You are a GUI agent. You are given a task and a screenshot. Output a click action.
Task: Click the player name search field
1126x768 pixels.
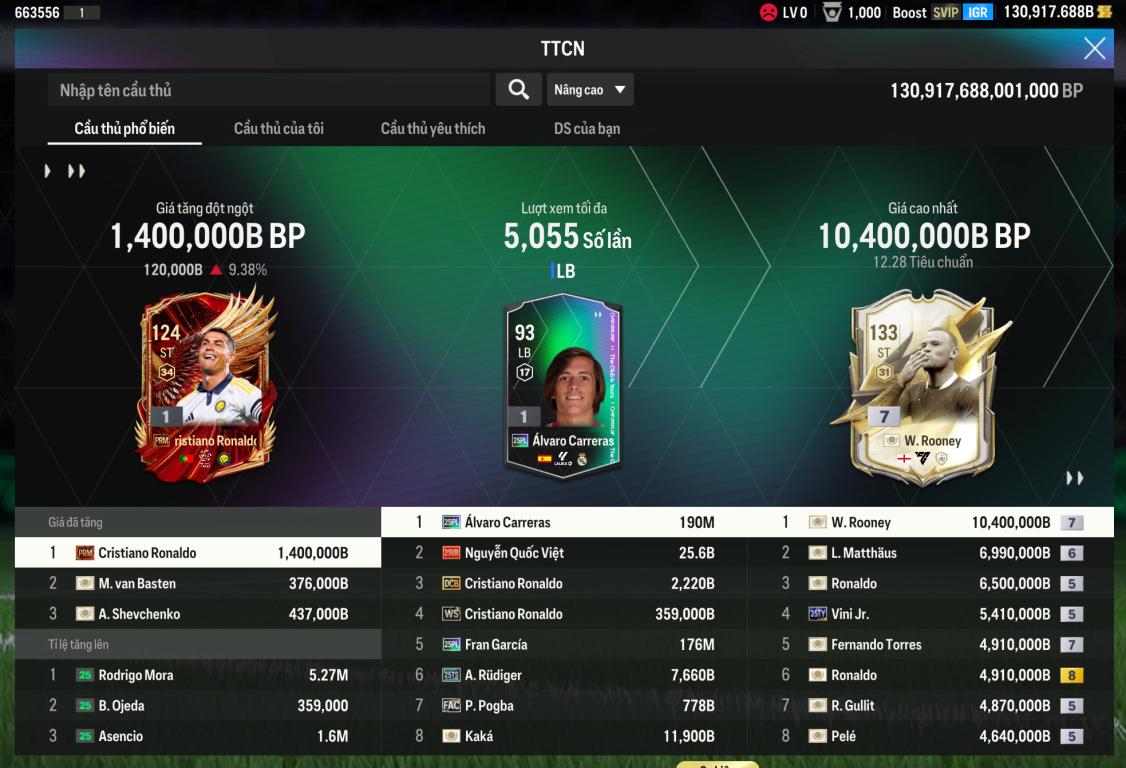tap(268, 90)
